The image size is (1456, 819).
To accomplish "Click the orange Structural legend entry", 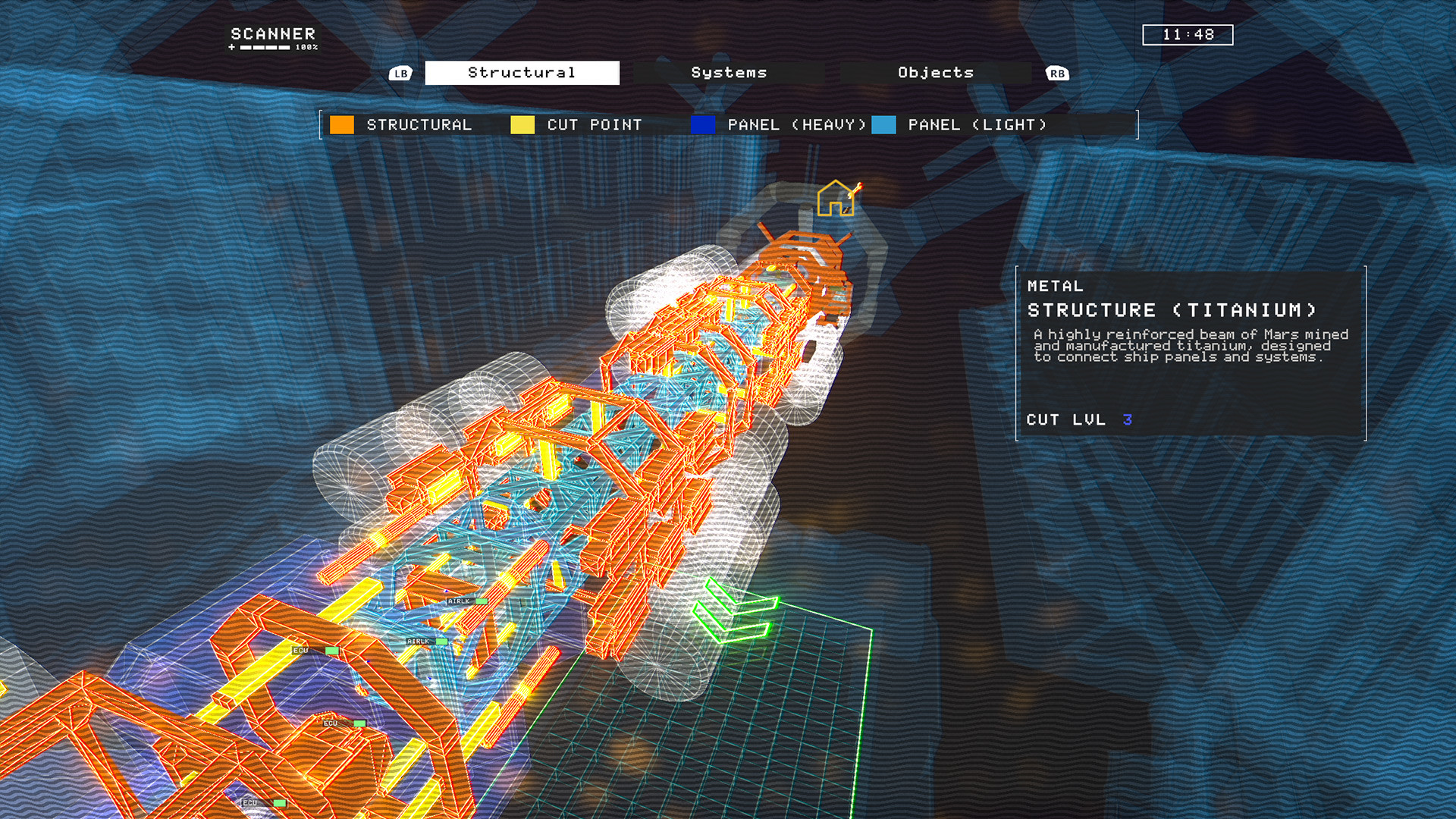I will point(402,125).
